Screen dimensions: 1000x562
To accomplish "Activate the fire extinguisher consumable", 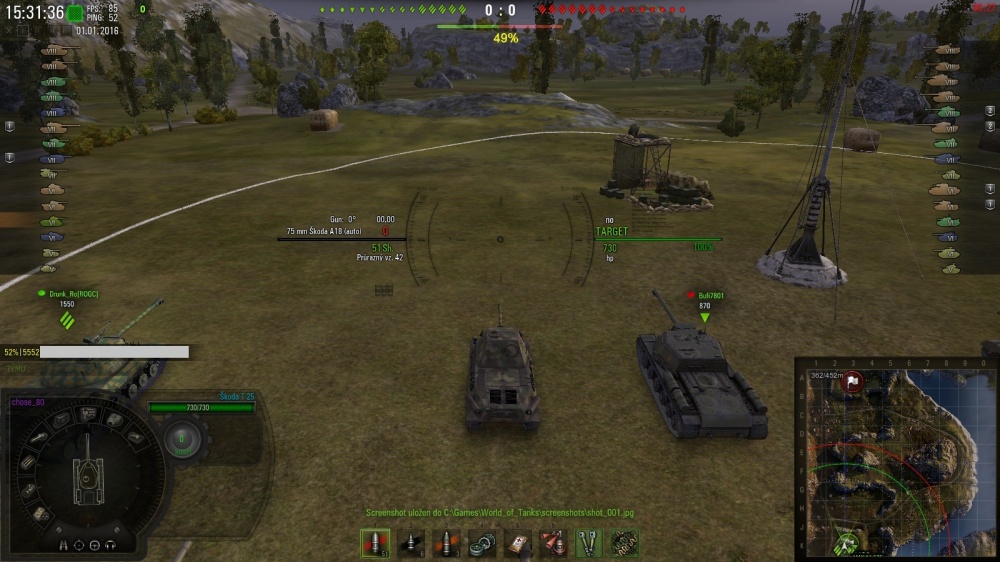I will pos(552,544).
